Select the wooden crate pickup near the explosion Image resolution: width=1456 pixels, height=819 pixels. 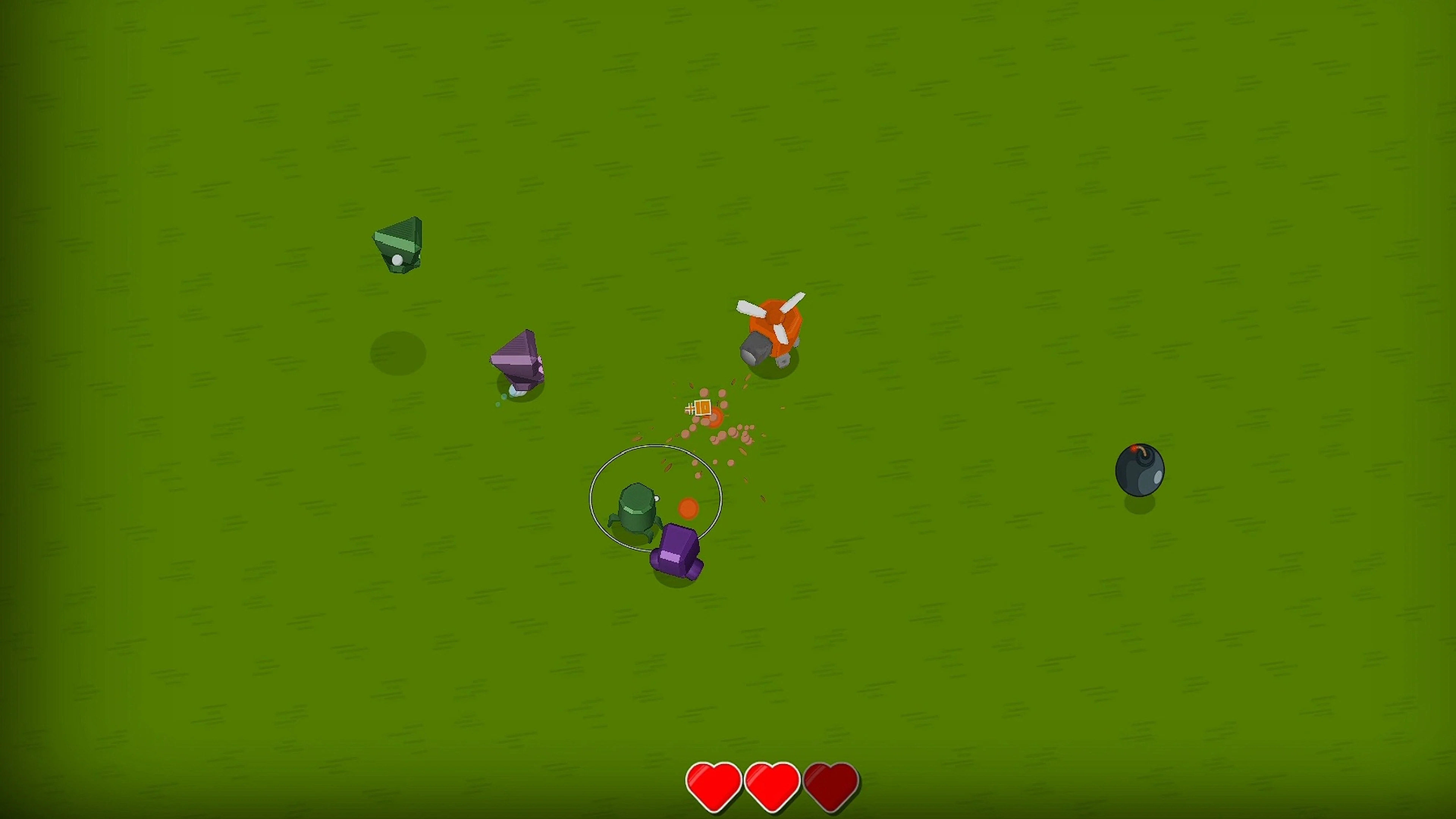tap(703, 408)
